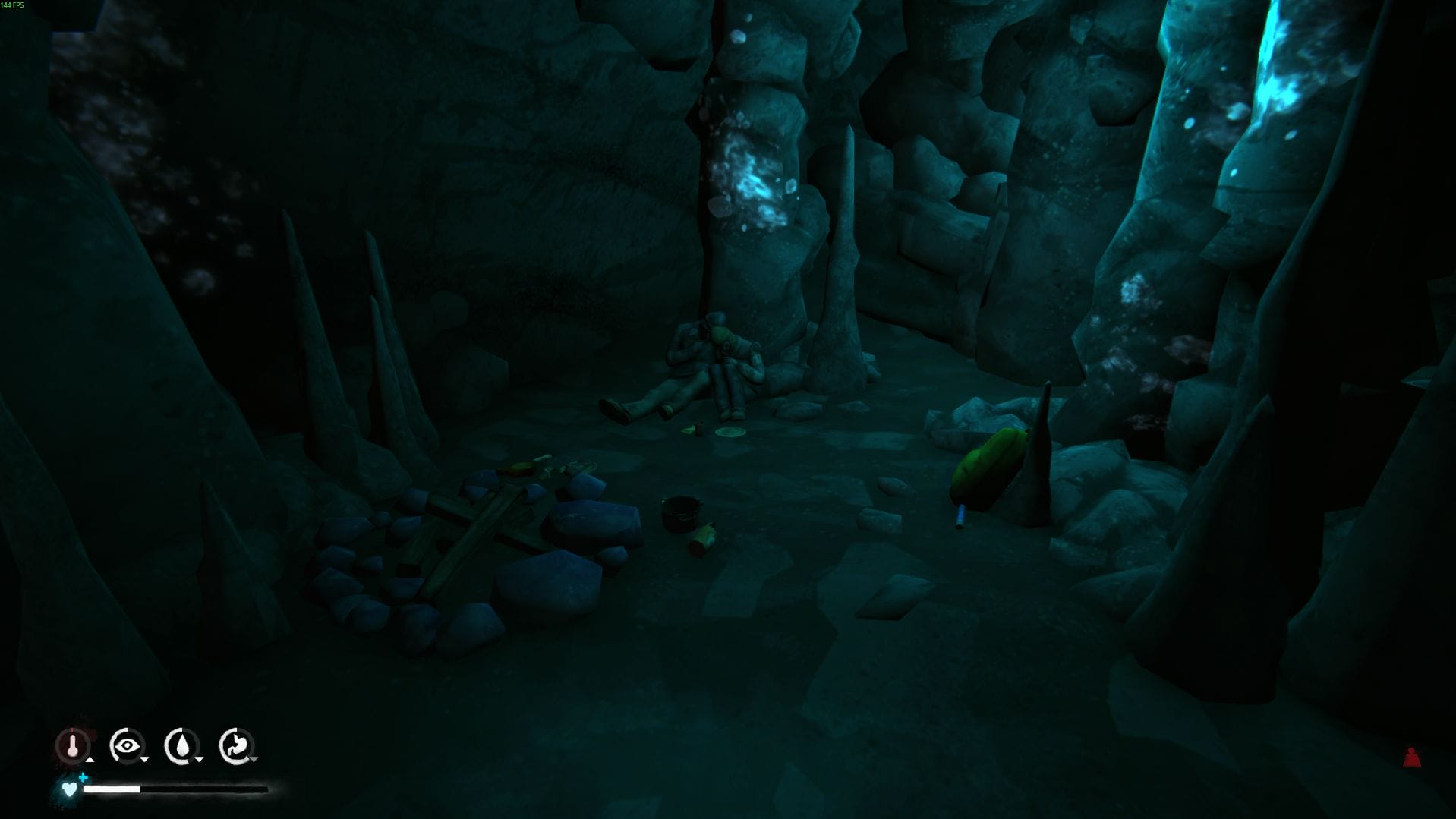This screenshot has height=819, width=1456.
Task: Select the eye-shaped fatigue icon
Action: point(126,745)
